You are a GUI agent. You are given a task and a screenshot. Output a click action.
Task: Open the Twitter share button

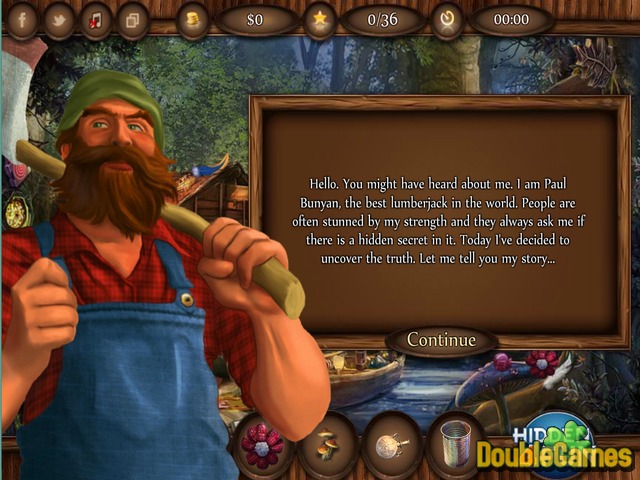[x=59, y=20]
